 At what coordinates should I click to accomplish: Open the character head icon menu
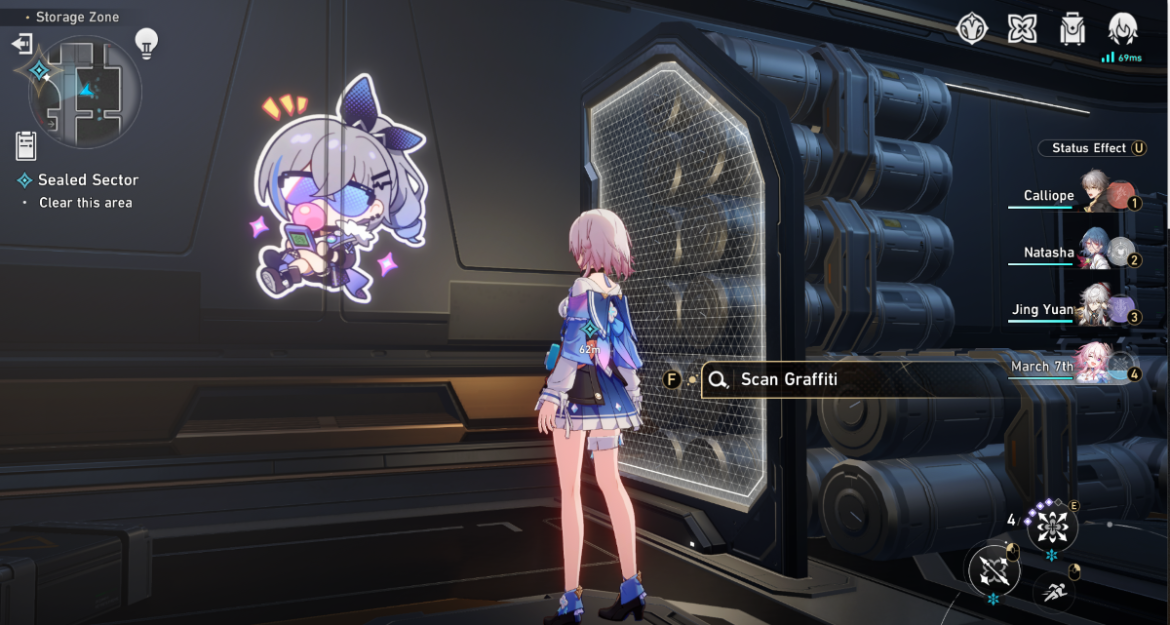point(1124,28)
